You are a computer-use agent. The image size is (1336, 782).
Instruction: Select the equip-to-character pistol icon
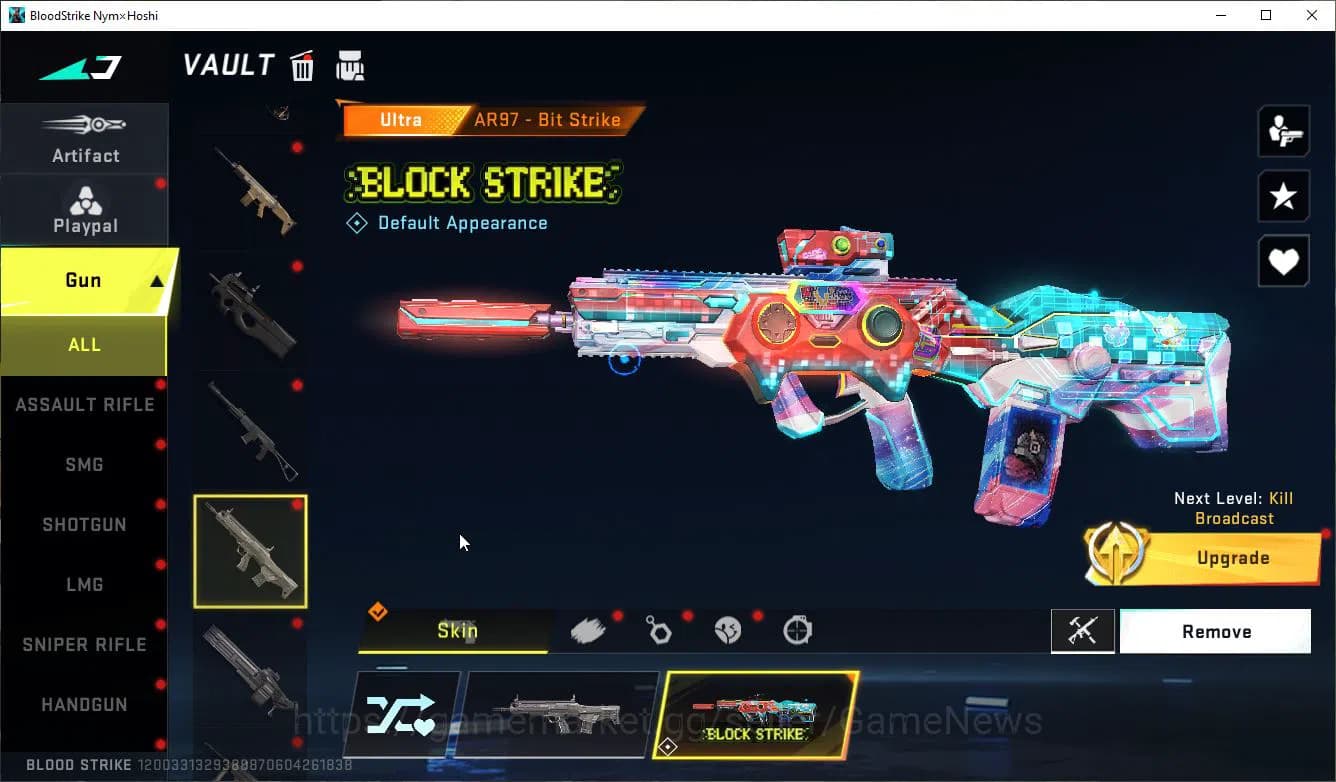click(1283, 130)
